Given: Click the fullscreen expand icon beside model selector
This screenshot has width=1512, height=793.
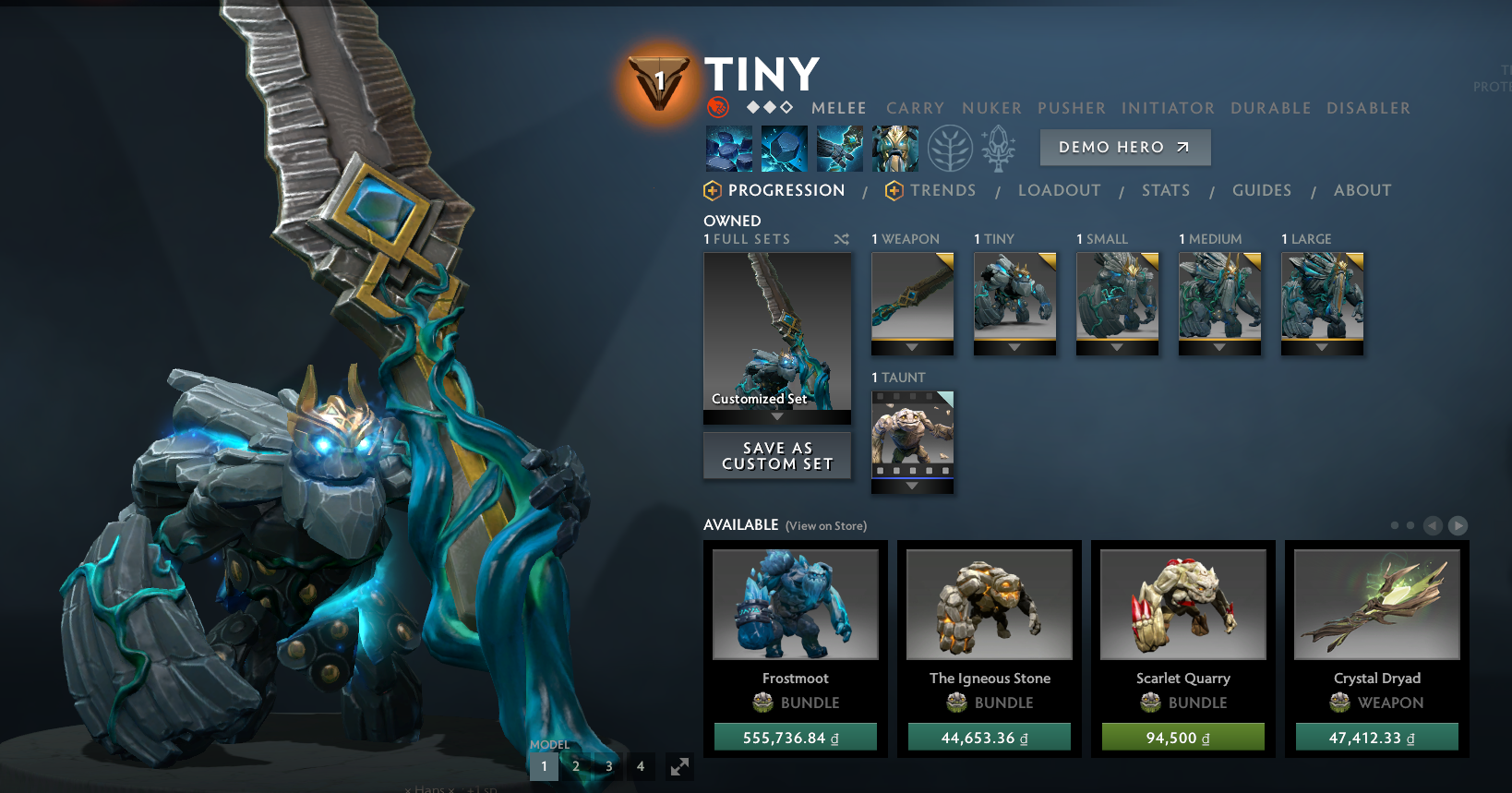Looking at the screenshot, I should (x=679, y=766).
